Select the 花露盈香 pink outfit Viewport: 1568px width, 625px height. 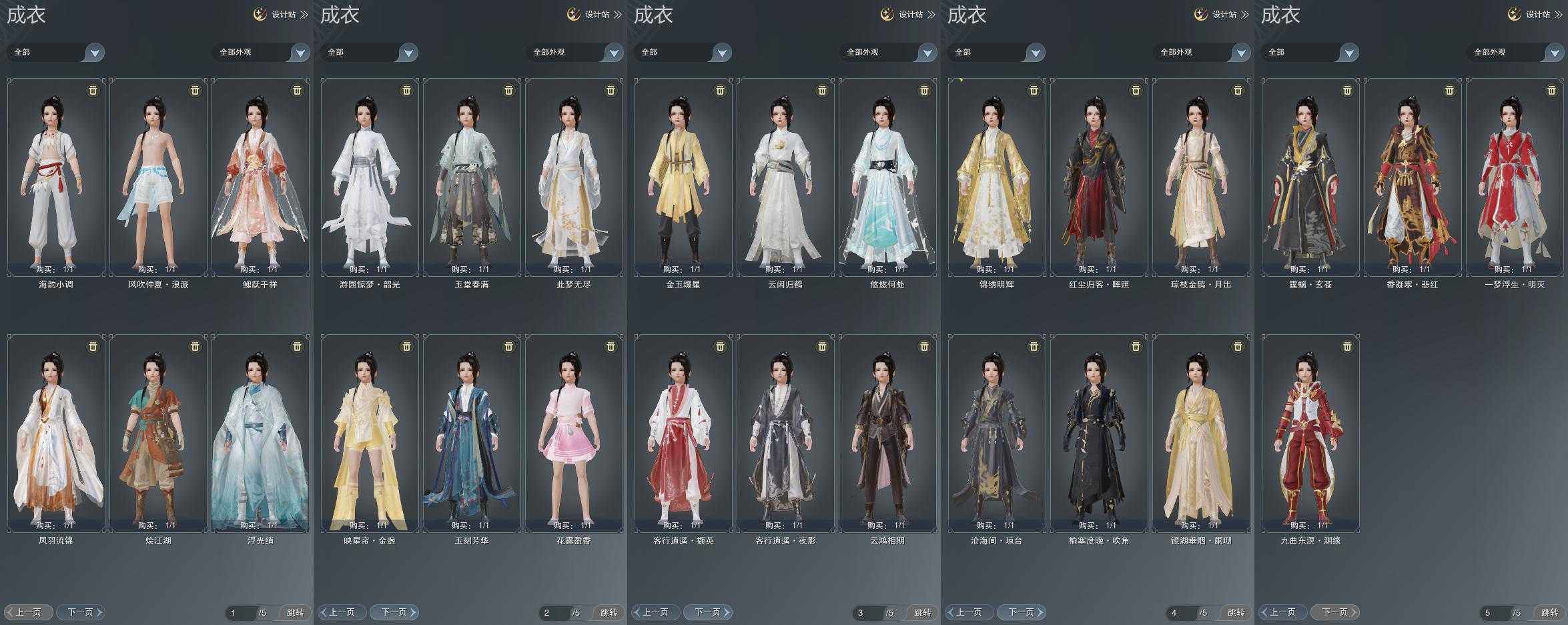pos(574,433)
